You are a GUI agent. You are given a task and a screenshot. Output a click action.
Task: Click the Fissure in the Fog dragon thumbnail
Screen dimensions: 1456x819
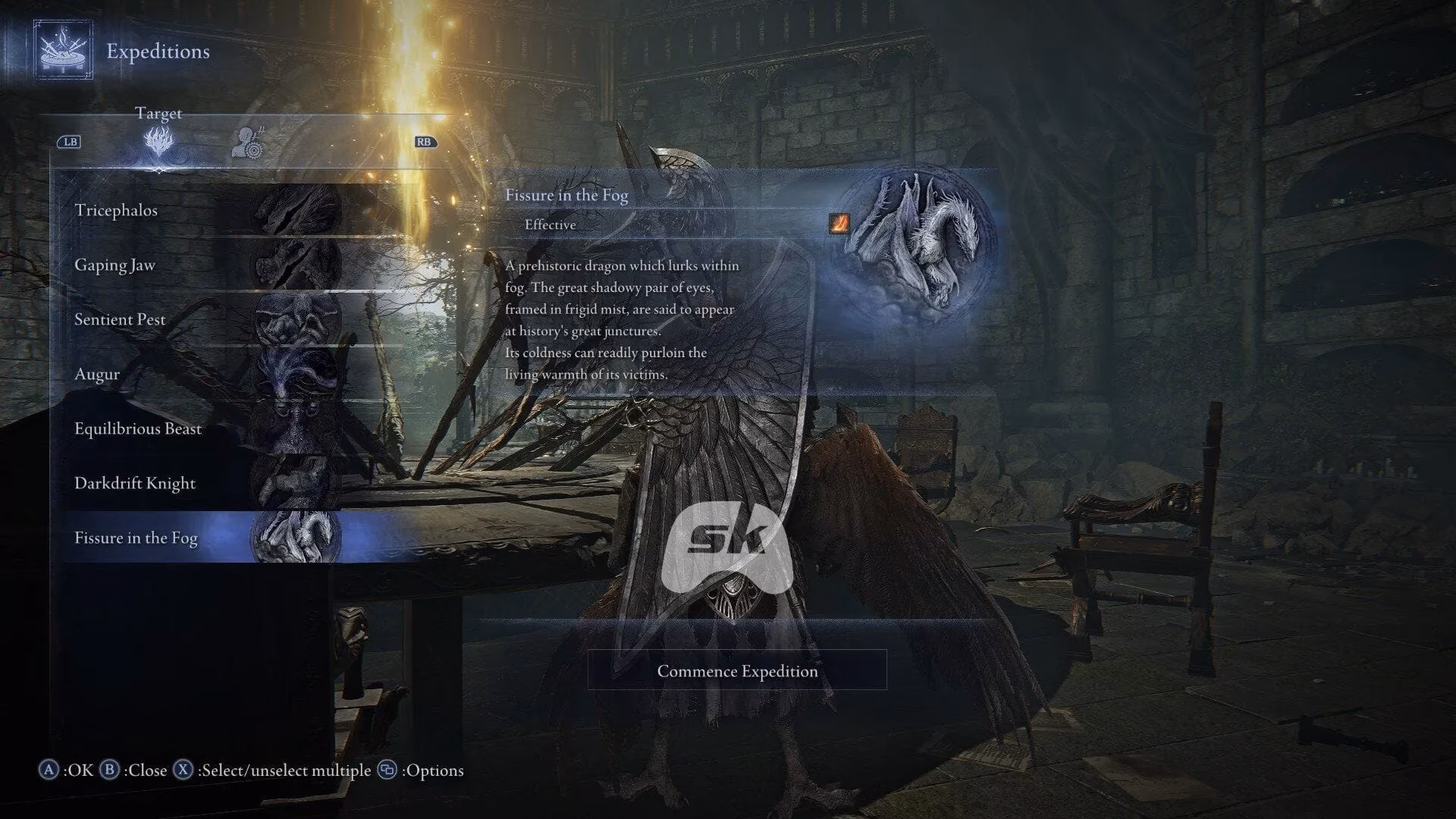296,538
